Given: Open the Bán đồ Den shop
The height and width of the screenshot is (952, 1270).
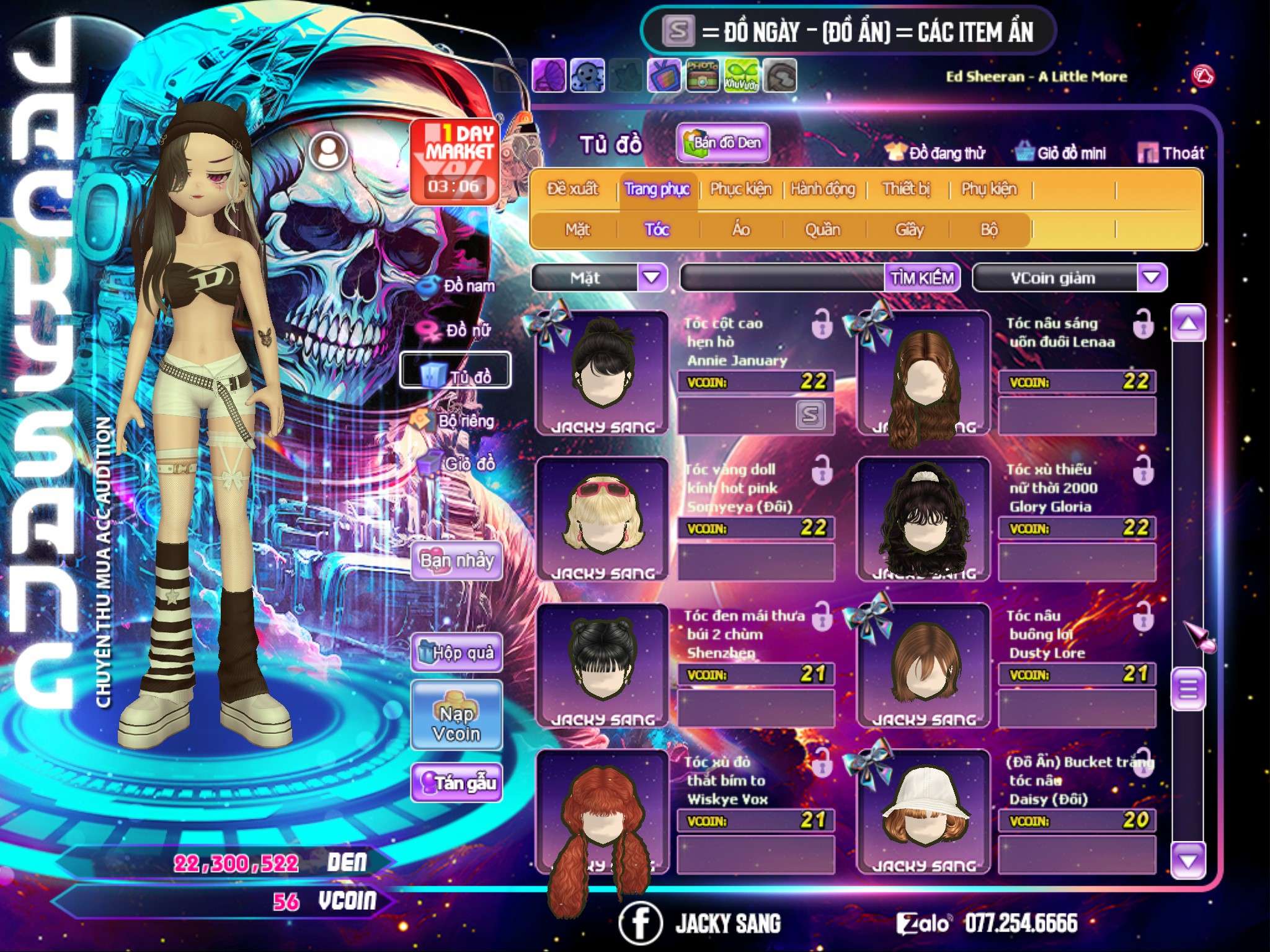Looking at the screenshot, I should 722,143.
